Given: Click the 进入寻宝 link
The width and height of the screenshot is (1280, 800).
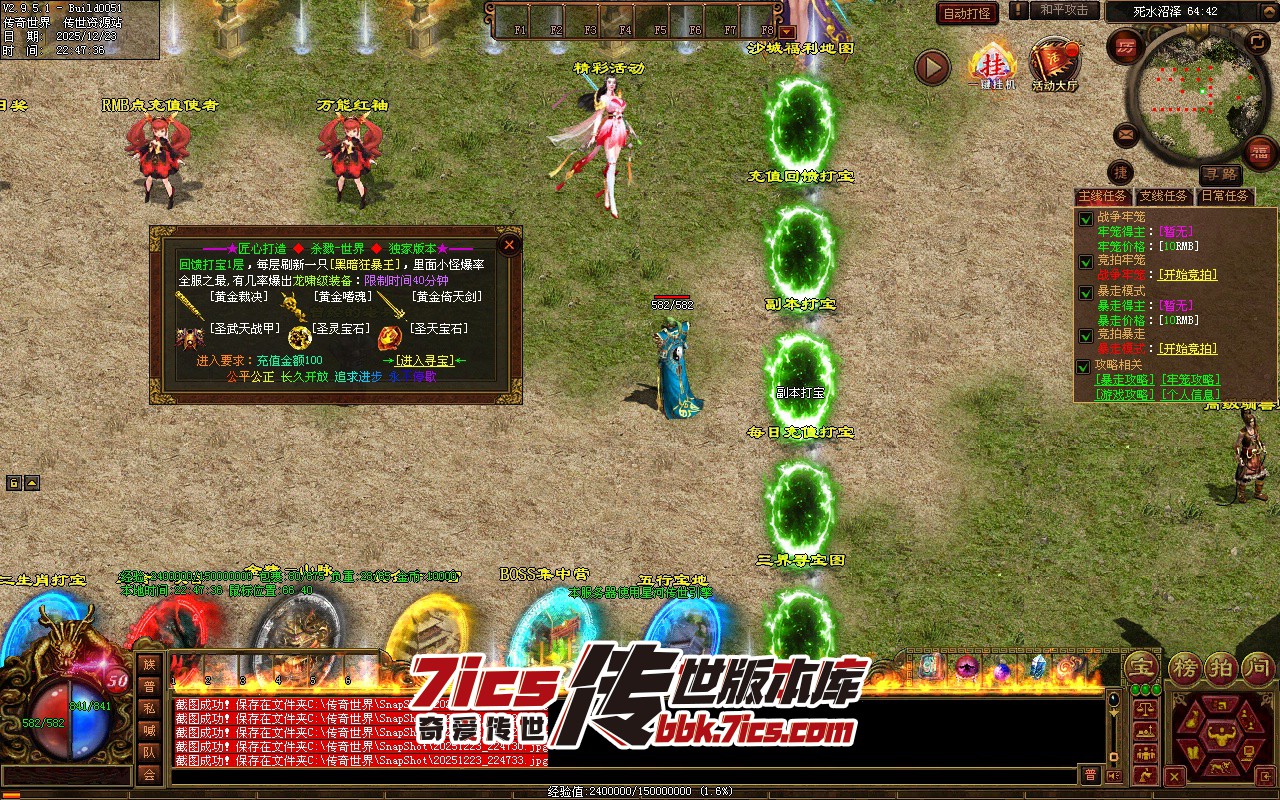Looking at the screenshot, I should point(424,360).
